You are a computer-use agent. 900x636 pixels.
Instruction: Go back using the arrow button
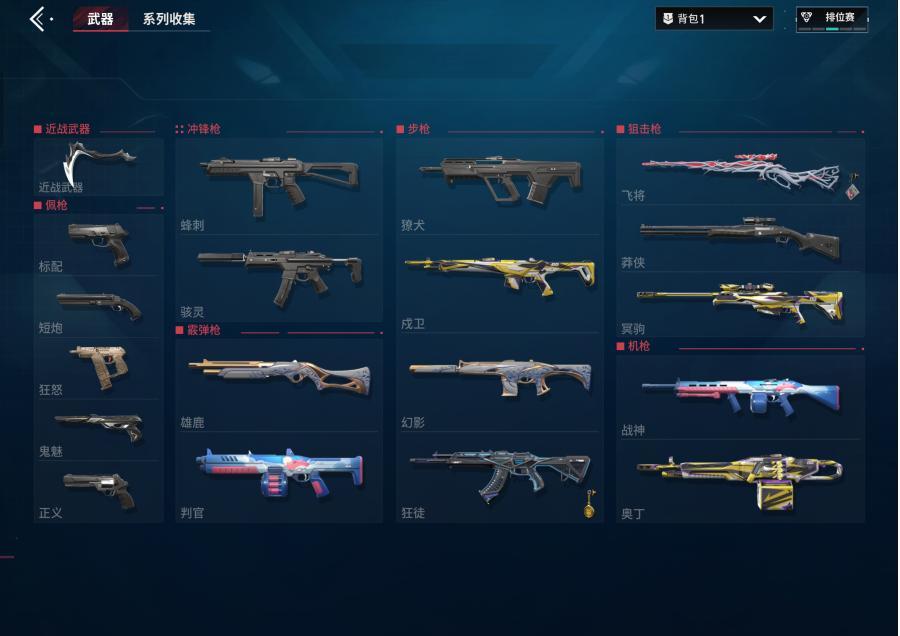(38, 19)
